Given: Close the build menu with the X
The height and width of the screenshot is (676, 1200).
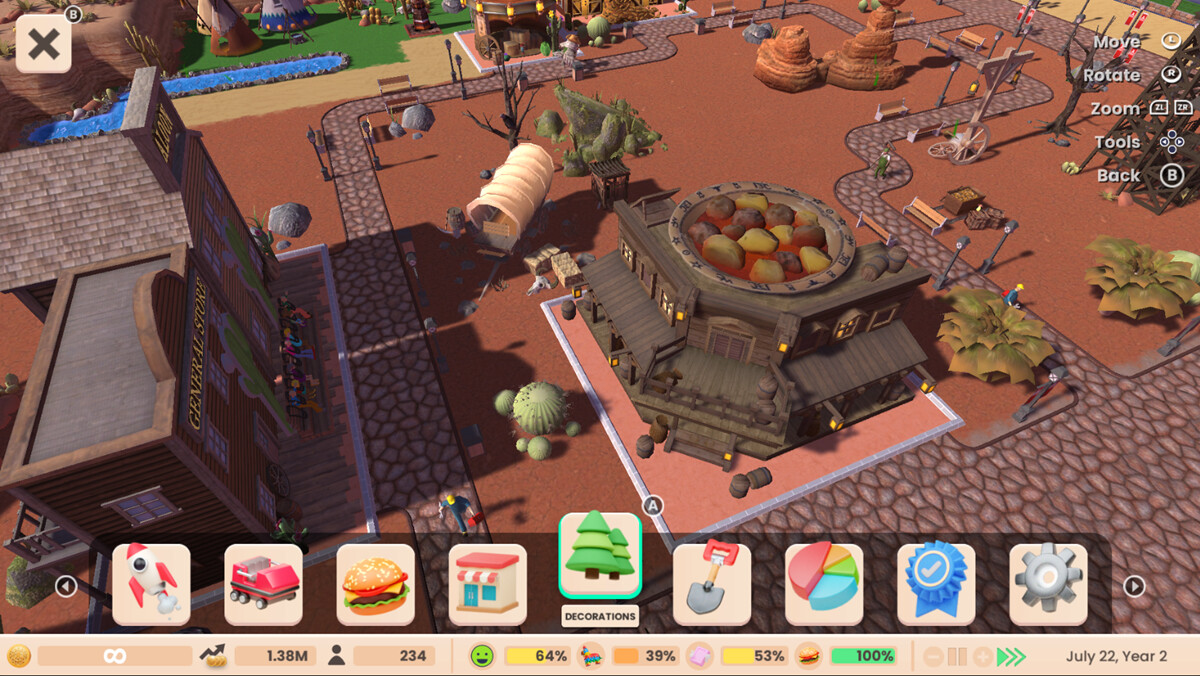Looking at the screenshot, I should 44,45.
